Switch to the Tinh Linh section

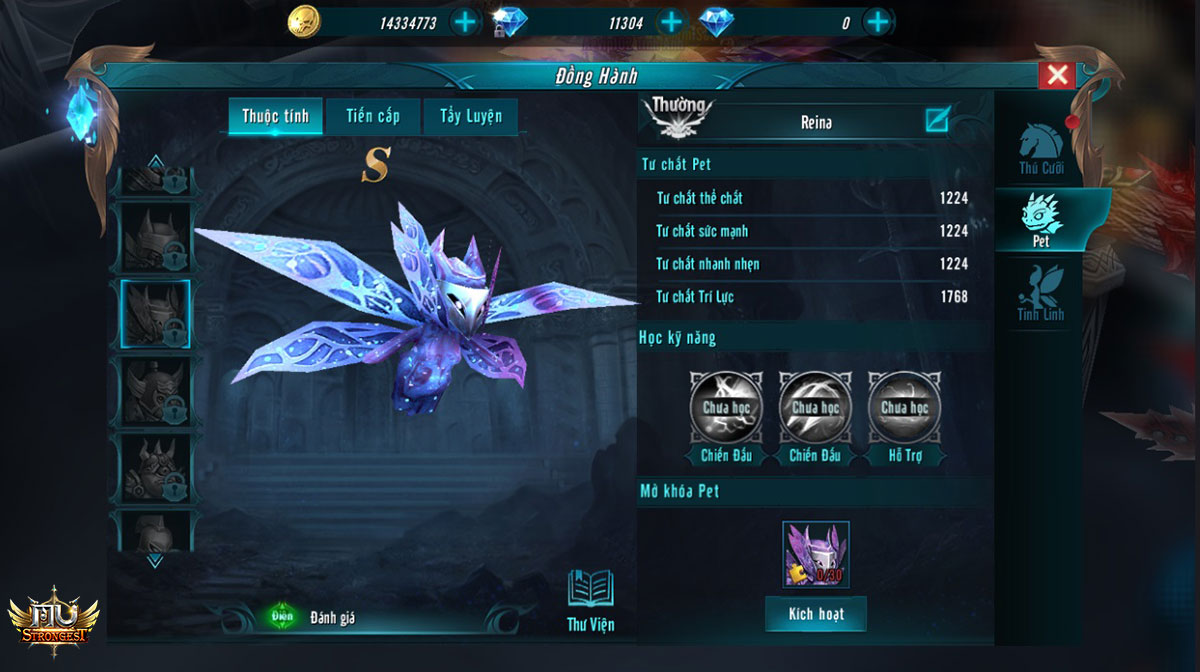pos(1041,294)
